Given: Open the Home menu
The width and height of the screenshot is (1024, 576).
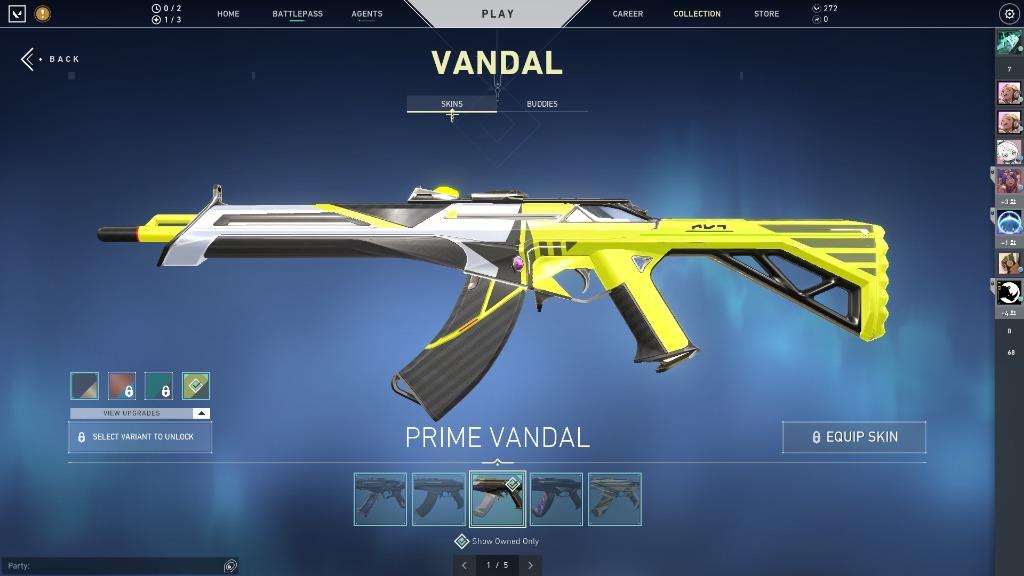Looking at the screenshot, I should tap(228, 14).
